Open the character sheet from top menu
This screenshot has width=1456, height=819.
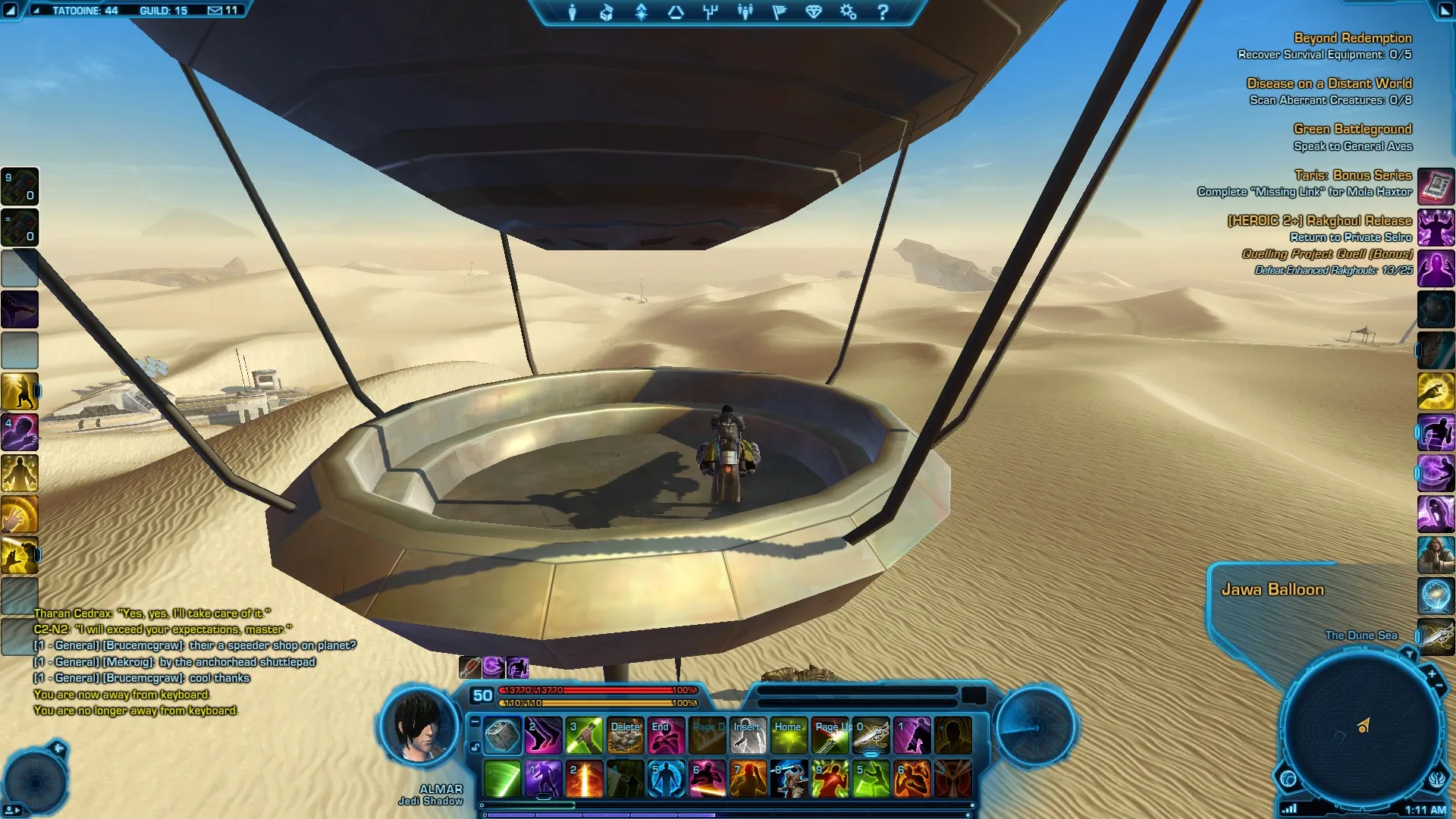click(573, 12)
